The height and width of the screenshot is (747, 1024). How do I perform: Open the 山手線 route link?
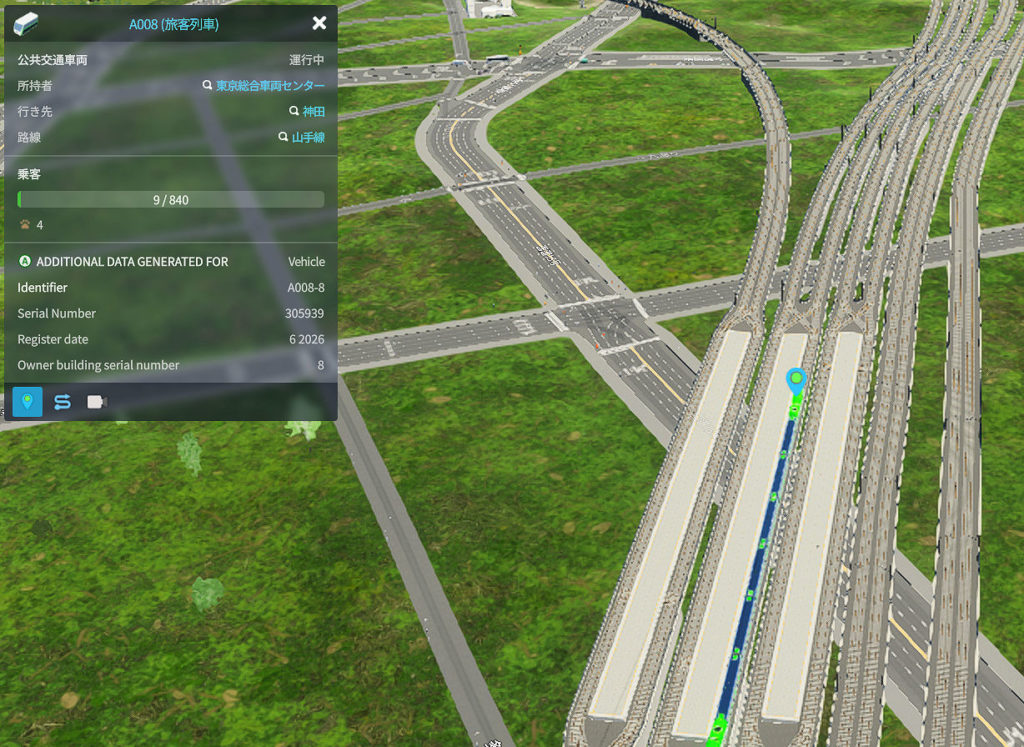tap(308, 138)
